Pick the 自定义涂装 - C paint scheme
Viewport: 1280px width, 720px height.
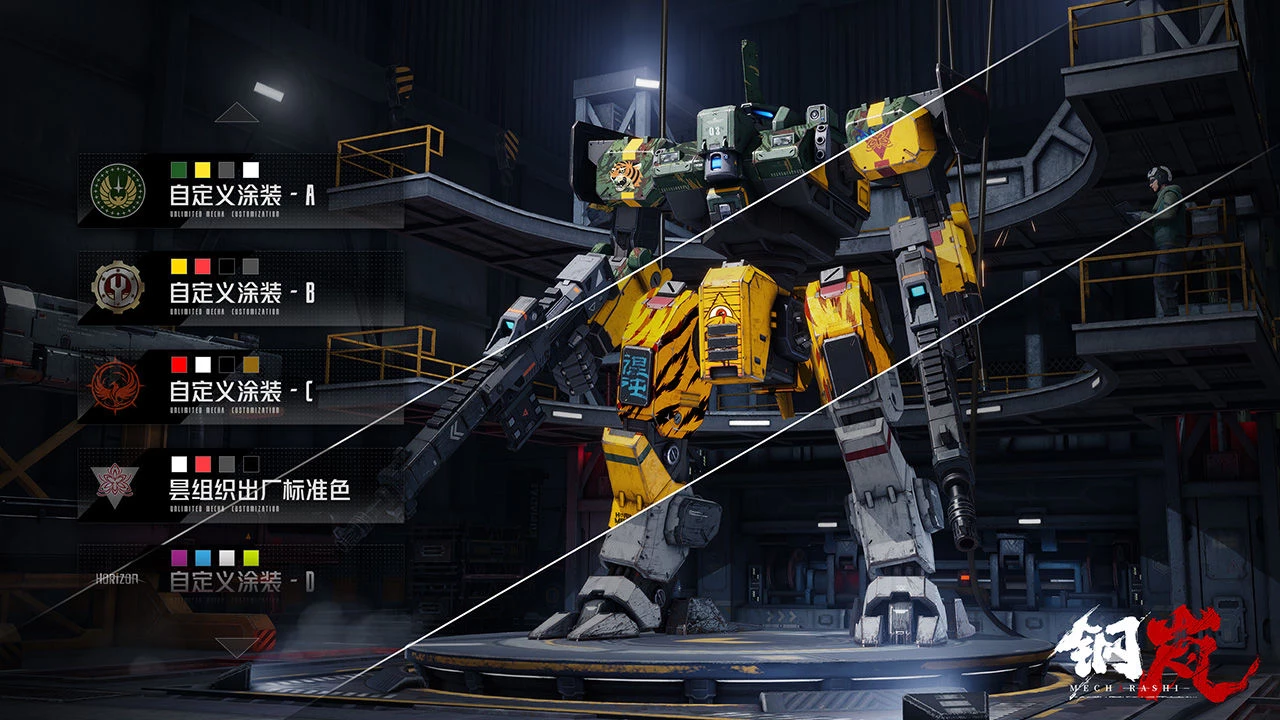(x=240, y=385)
